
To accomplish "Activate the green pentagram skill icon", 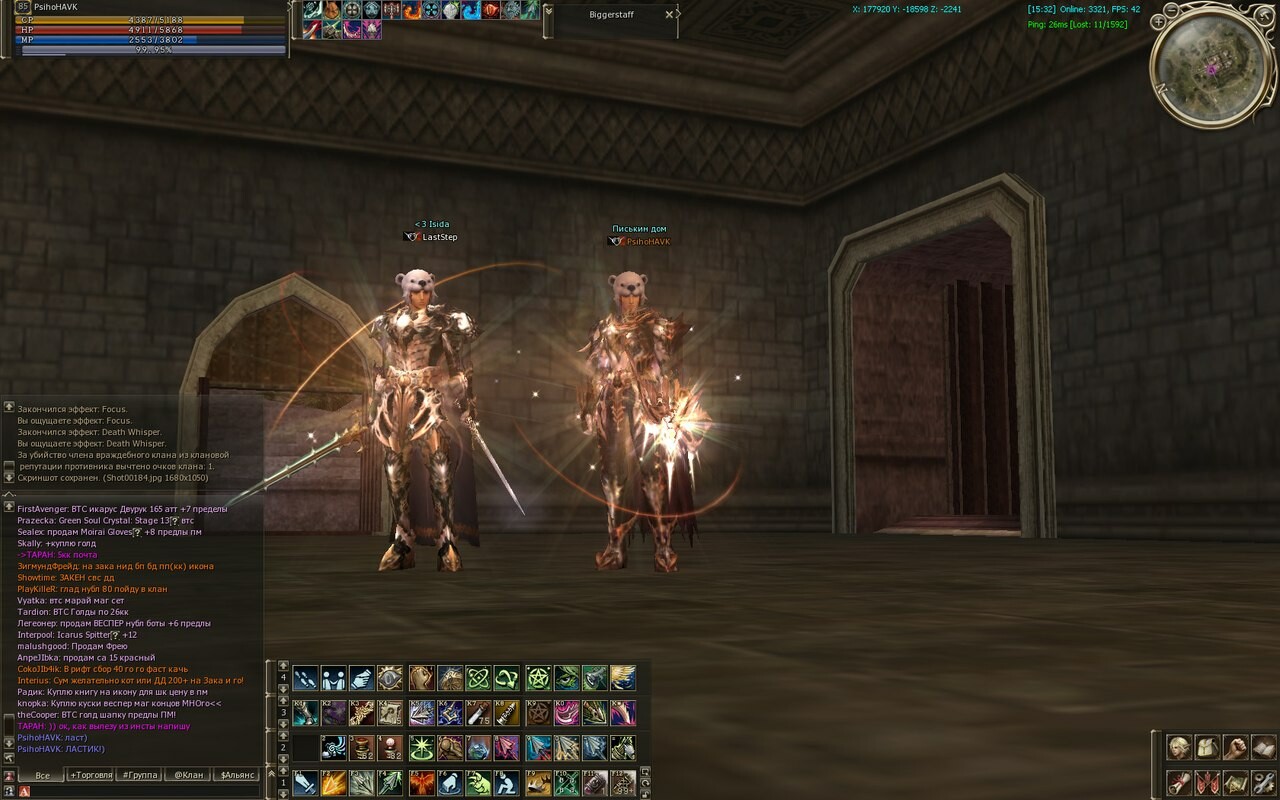I will [x=538, y=678].
